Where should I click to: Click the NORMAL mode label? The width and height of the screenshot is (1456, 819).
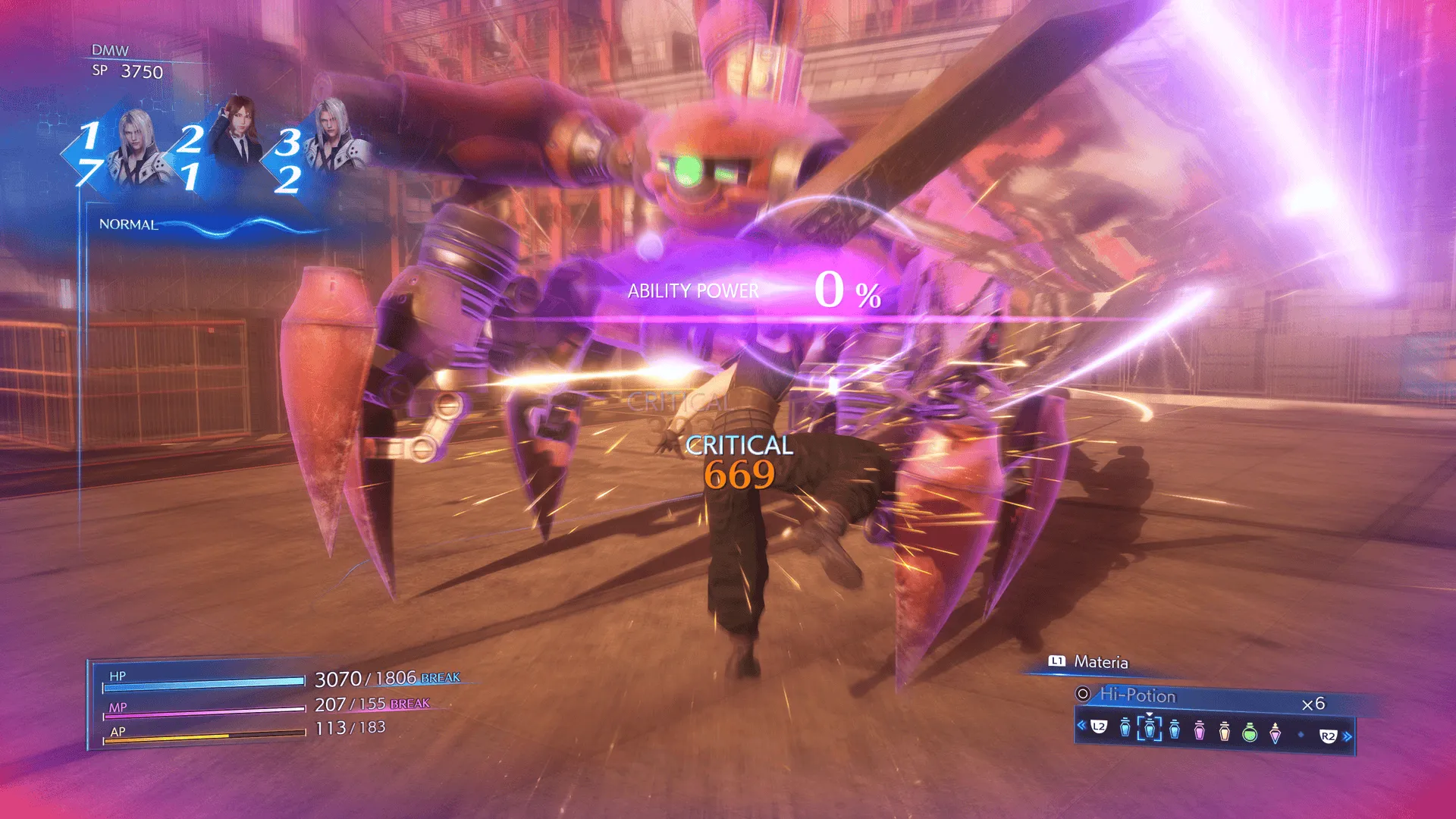(x=127, y=224)
